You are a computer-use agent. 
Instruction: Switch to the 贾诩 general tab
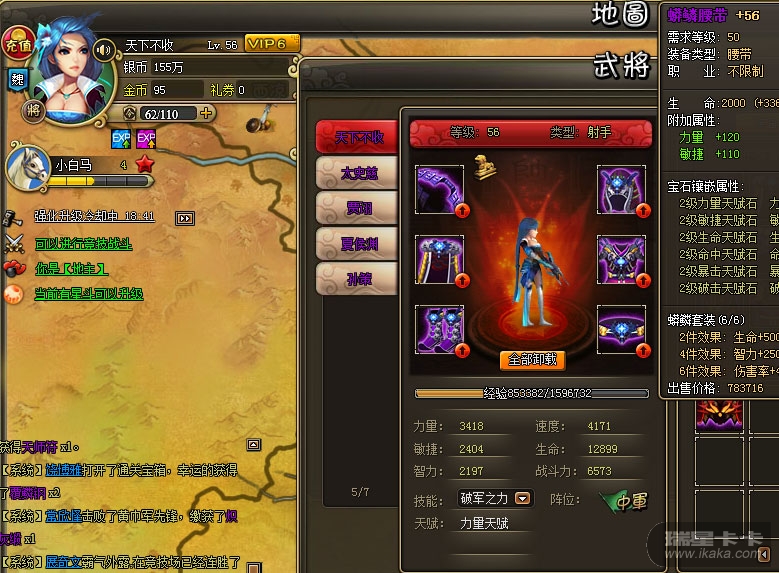(358, 207)
